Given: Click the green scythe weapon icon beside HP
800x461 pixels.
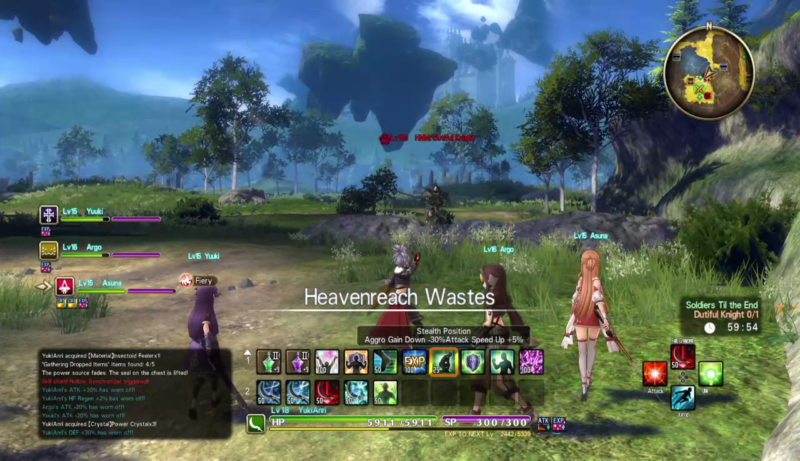Looking at the screenshot, I should point(256,424).
